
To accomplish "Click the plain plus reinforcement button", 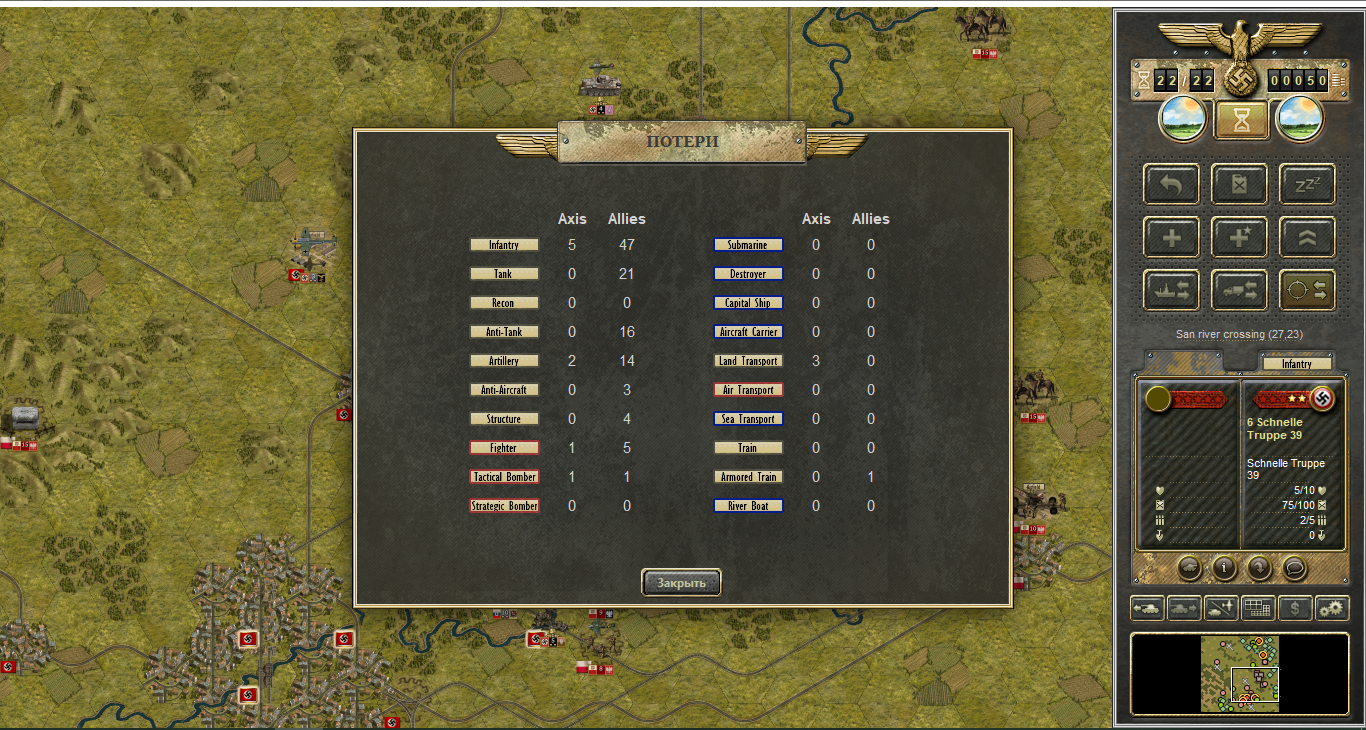I will pos(1171,237).
